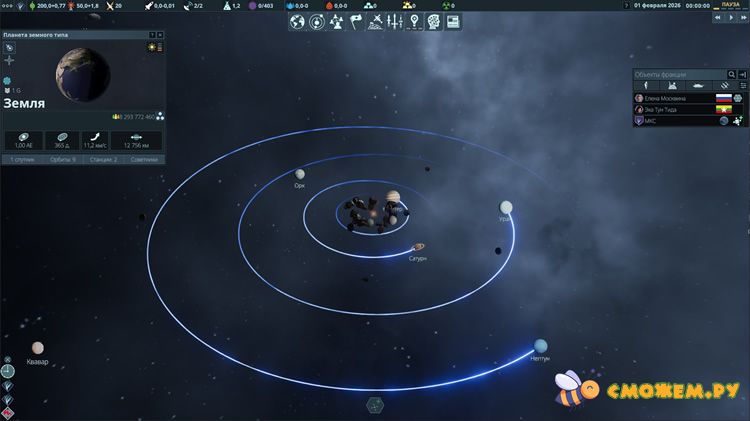
Task: Open the globe view from the top toolbar
Action: tap(298, 21)
